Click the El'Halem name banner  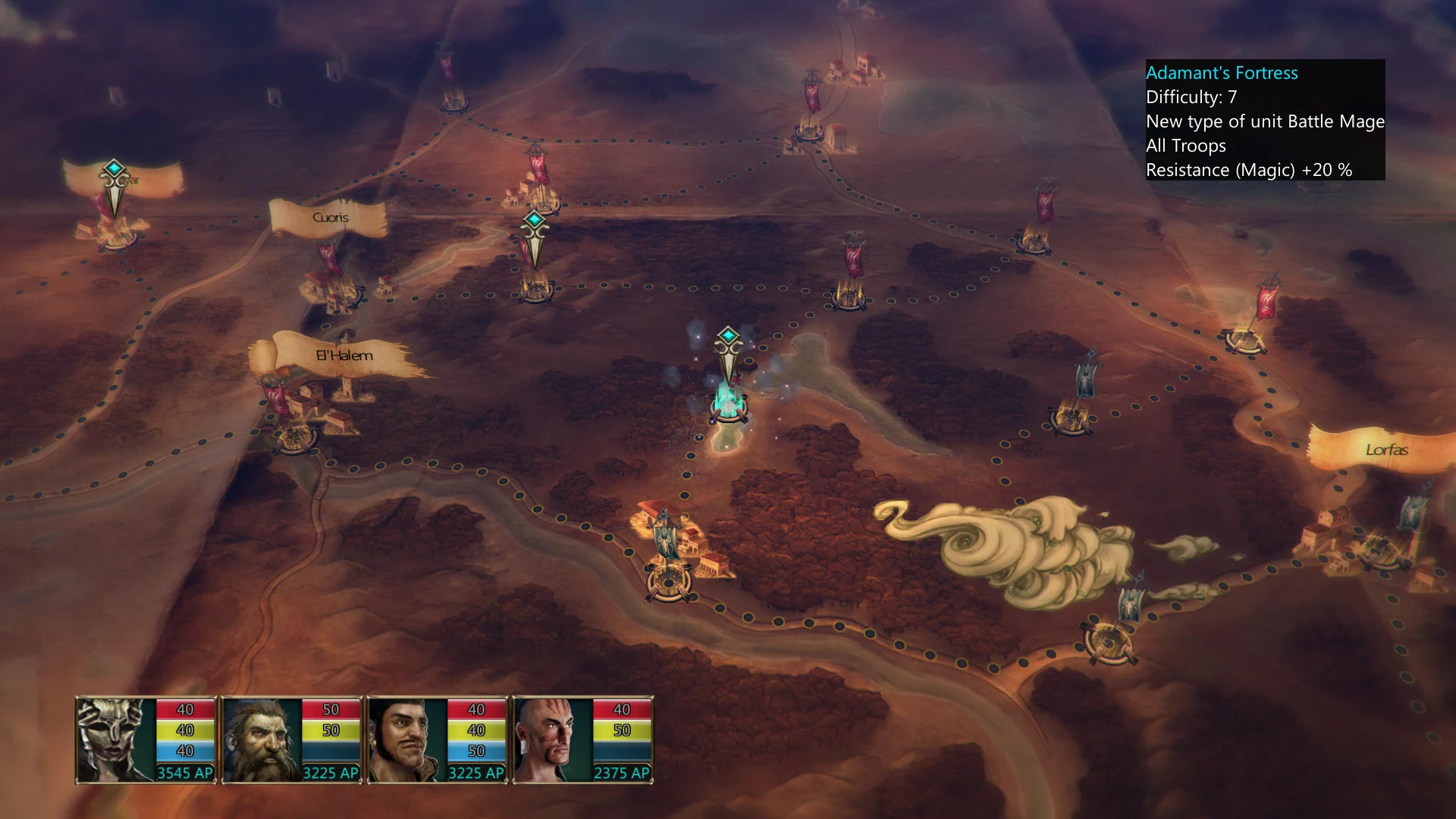pos(343,354)
